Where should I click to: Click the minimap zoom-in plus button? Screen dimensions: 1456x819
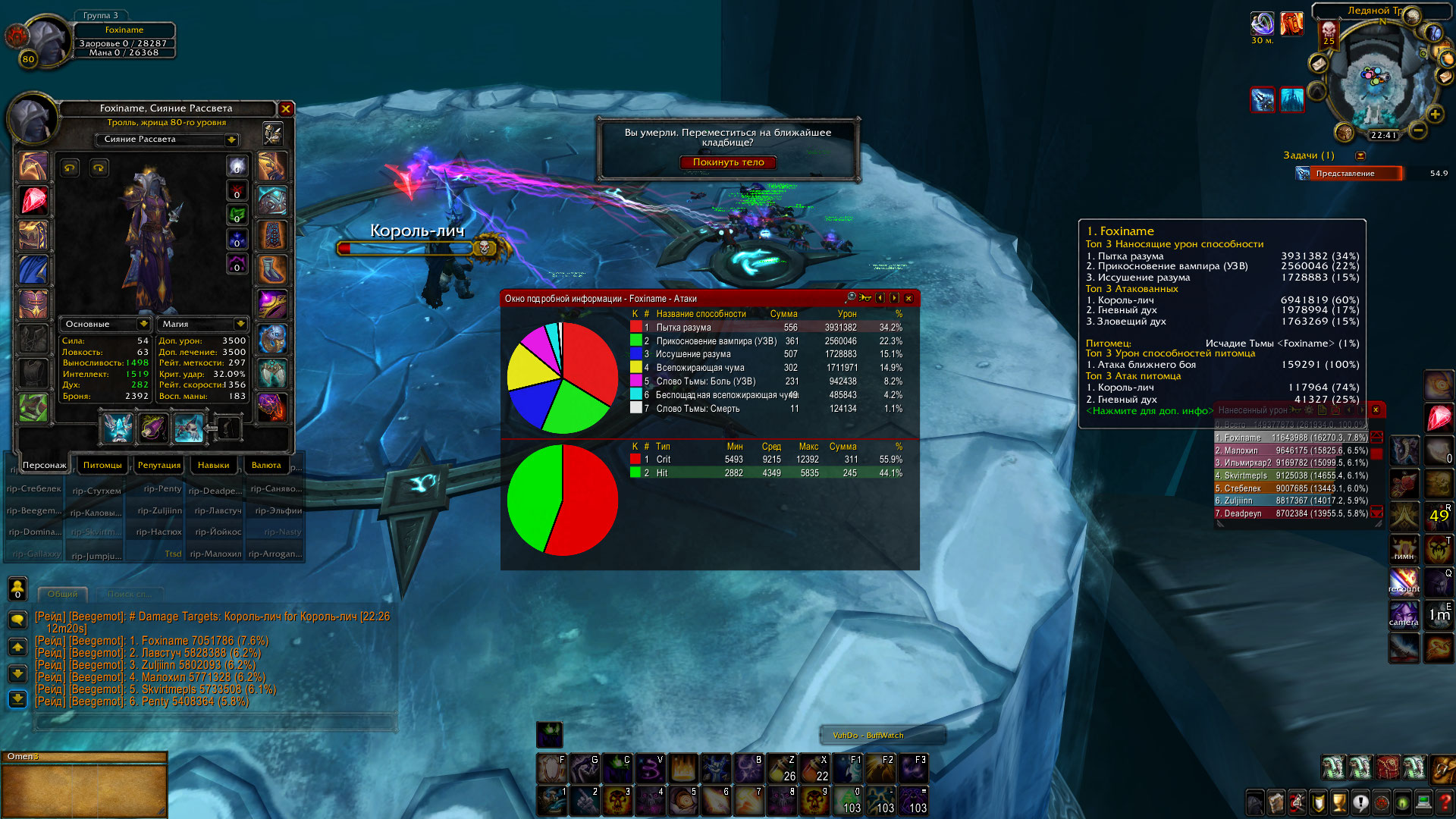click(x=1435, y=115)
